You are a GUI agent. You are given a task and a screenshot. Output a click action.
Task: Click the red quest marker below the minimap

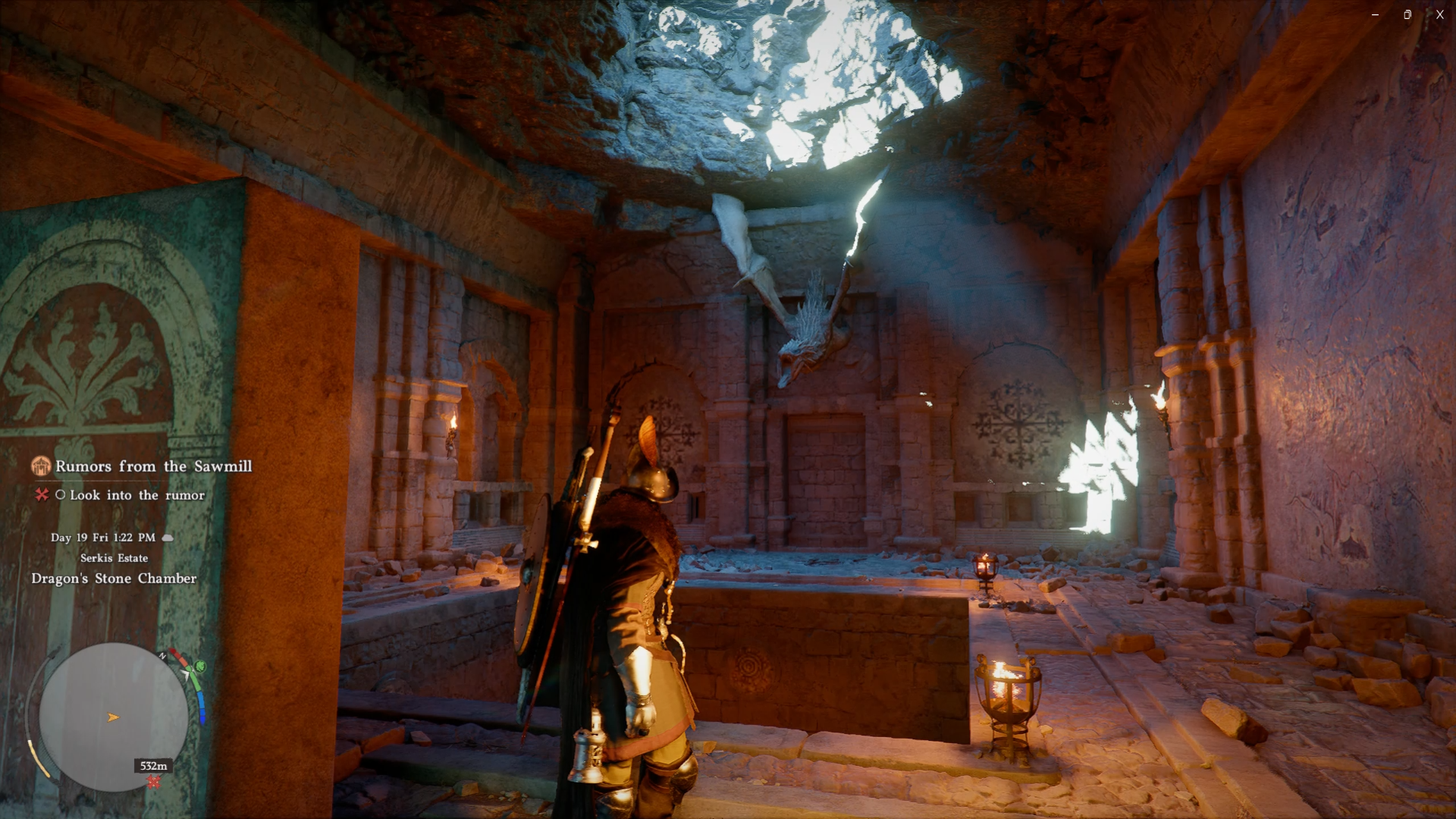154,782
